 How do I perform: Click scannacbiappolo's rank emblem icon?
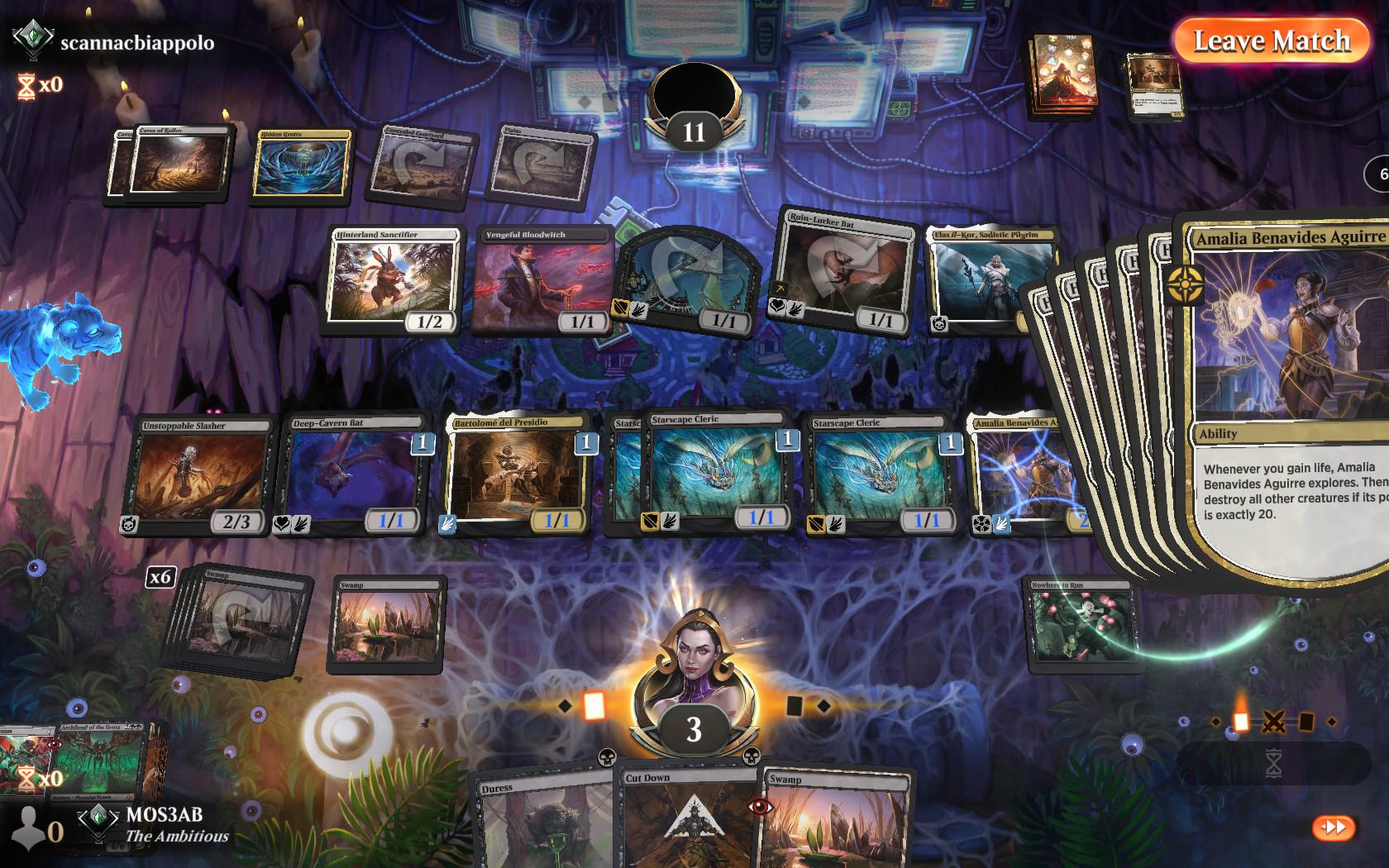pos(33,36)
